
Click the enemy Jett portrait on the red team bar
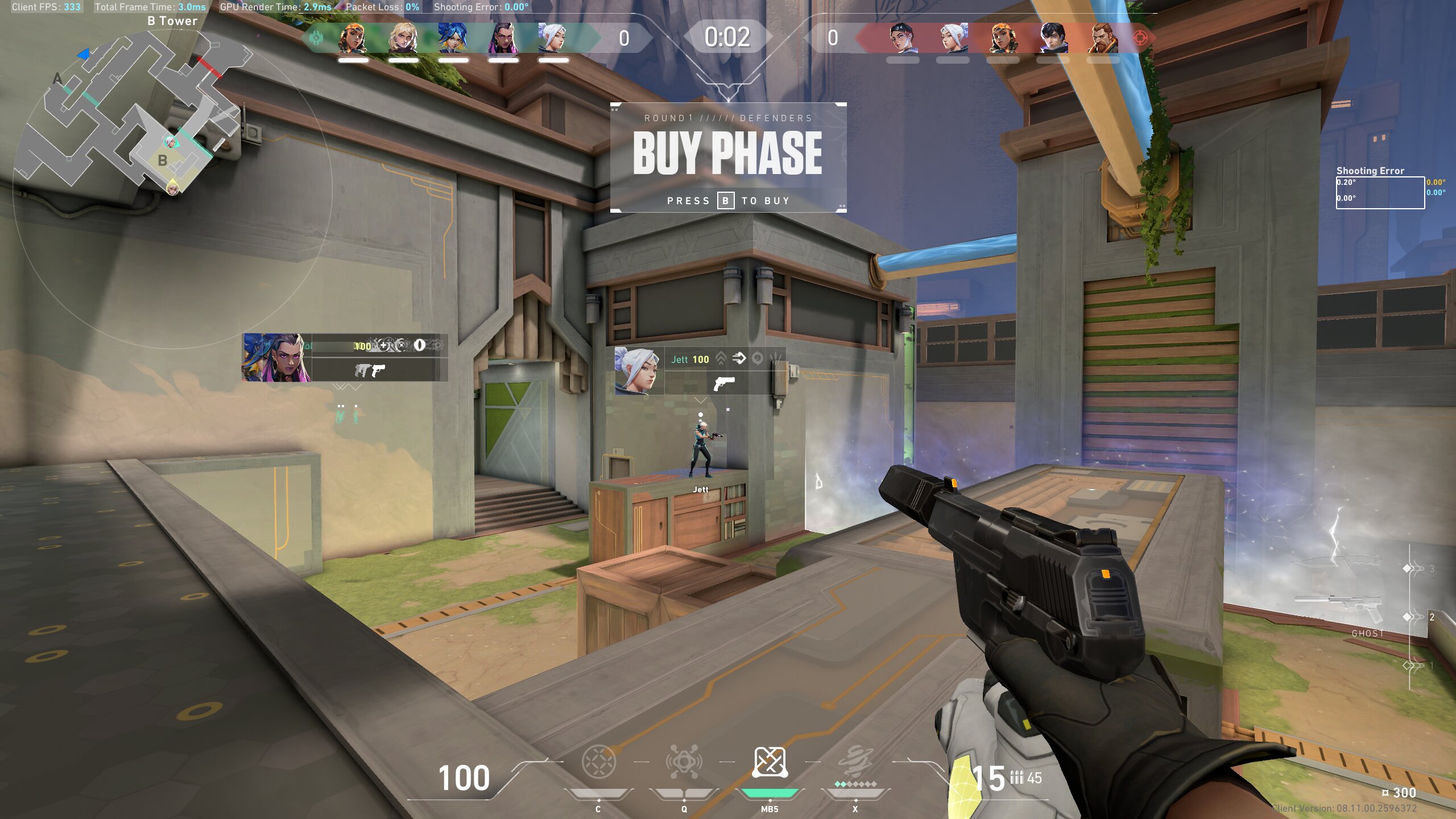coord(953,39)
